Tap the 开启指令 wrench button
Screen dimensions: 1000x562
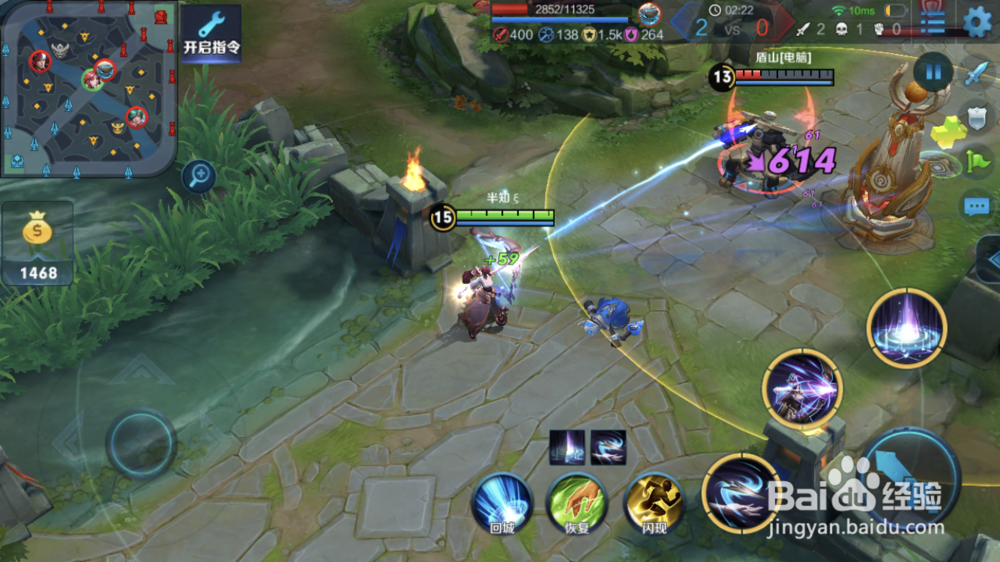[x=211, y=34]
